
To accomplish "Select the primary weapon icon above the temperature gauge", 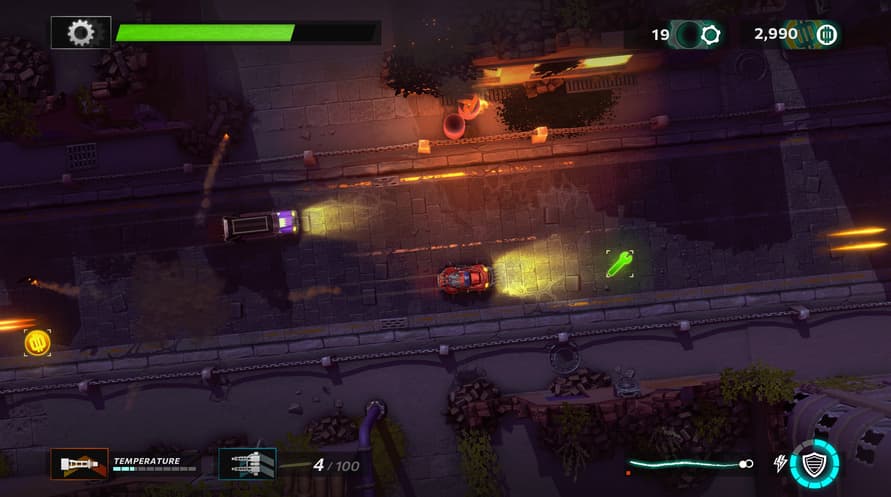I will click(x=79, y=463).
